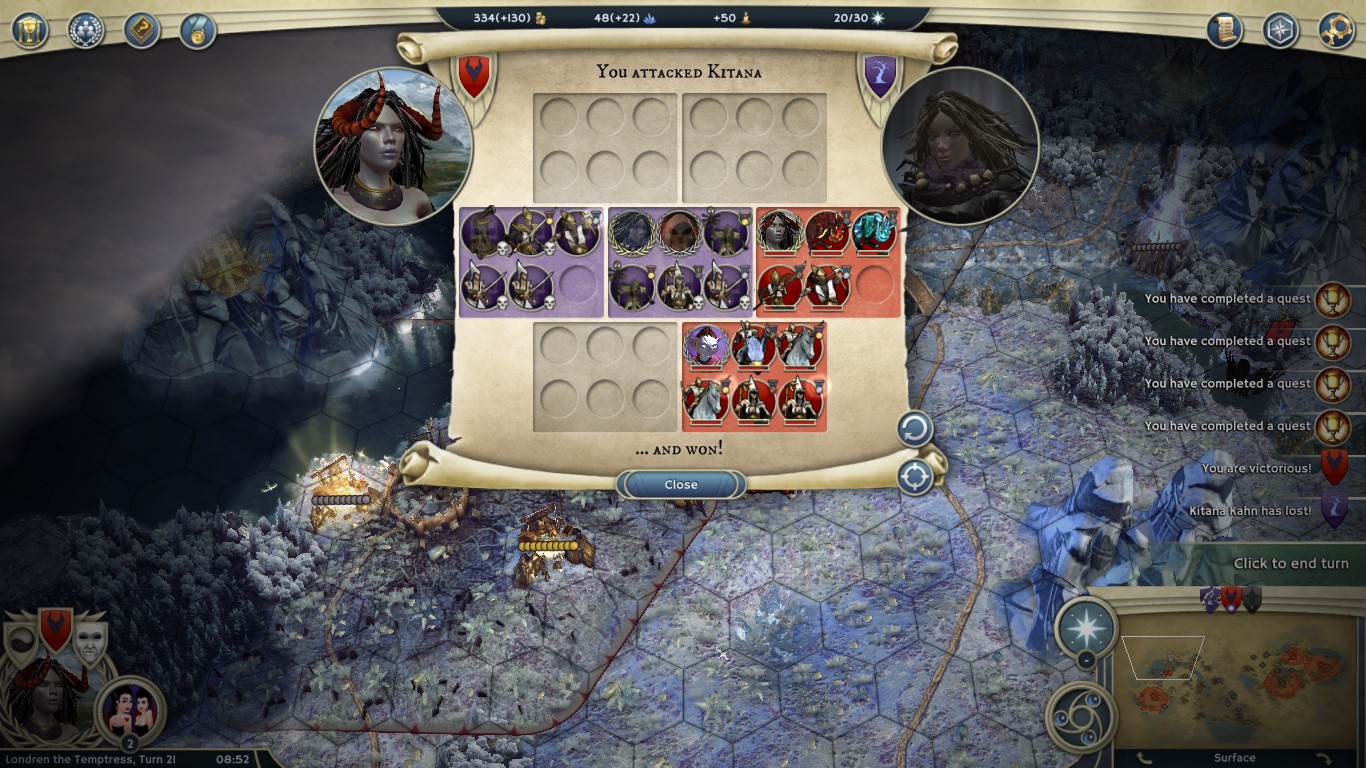Open the hourglass-and-chalice icon in top bar
Screen dimensions: 1366x768
(30, 30)
